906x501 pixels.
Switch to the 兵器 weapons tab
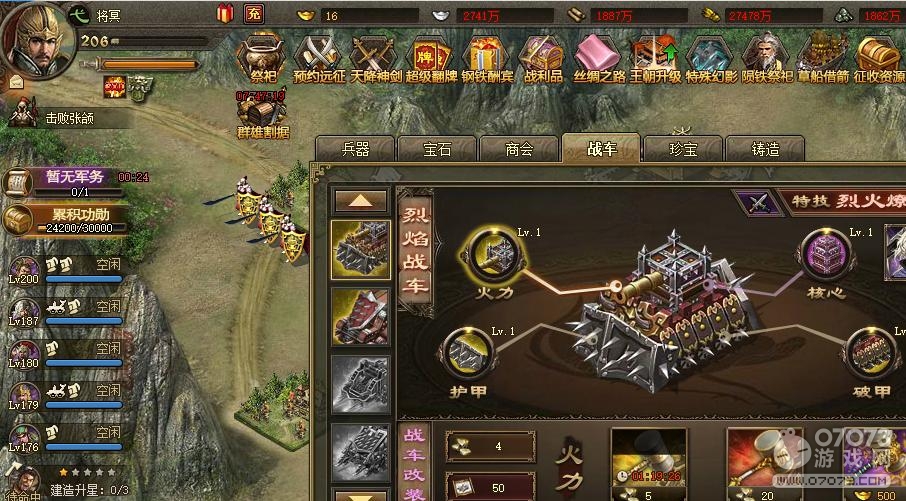point(355,149)
